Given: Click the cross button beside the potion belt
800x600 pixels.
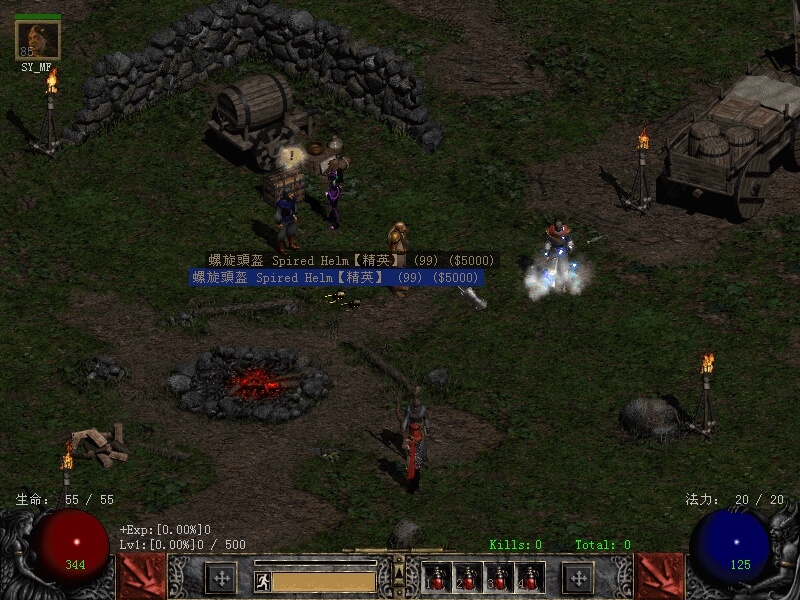Looking at the screenshot, I should pyautogui.click(x=578, y=578).
